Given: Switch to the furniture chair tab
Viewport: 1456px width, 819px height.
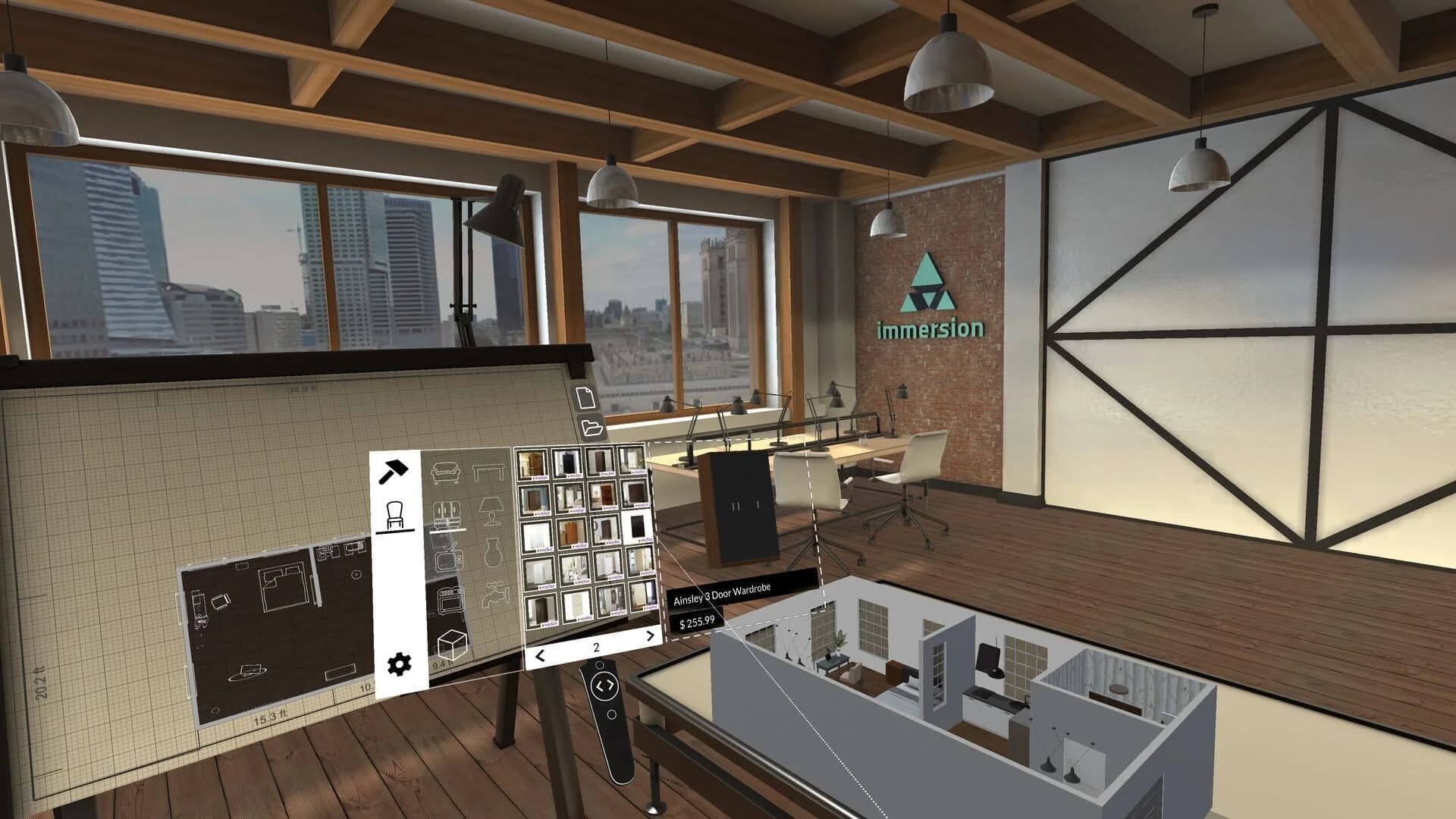Looking at the screenshot, I should point(396,514).
